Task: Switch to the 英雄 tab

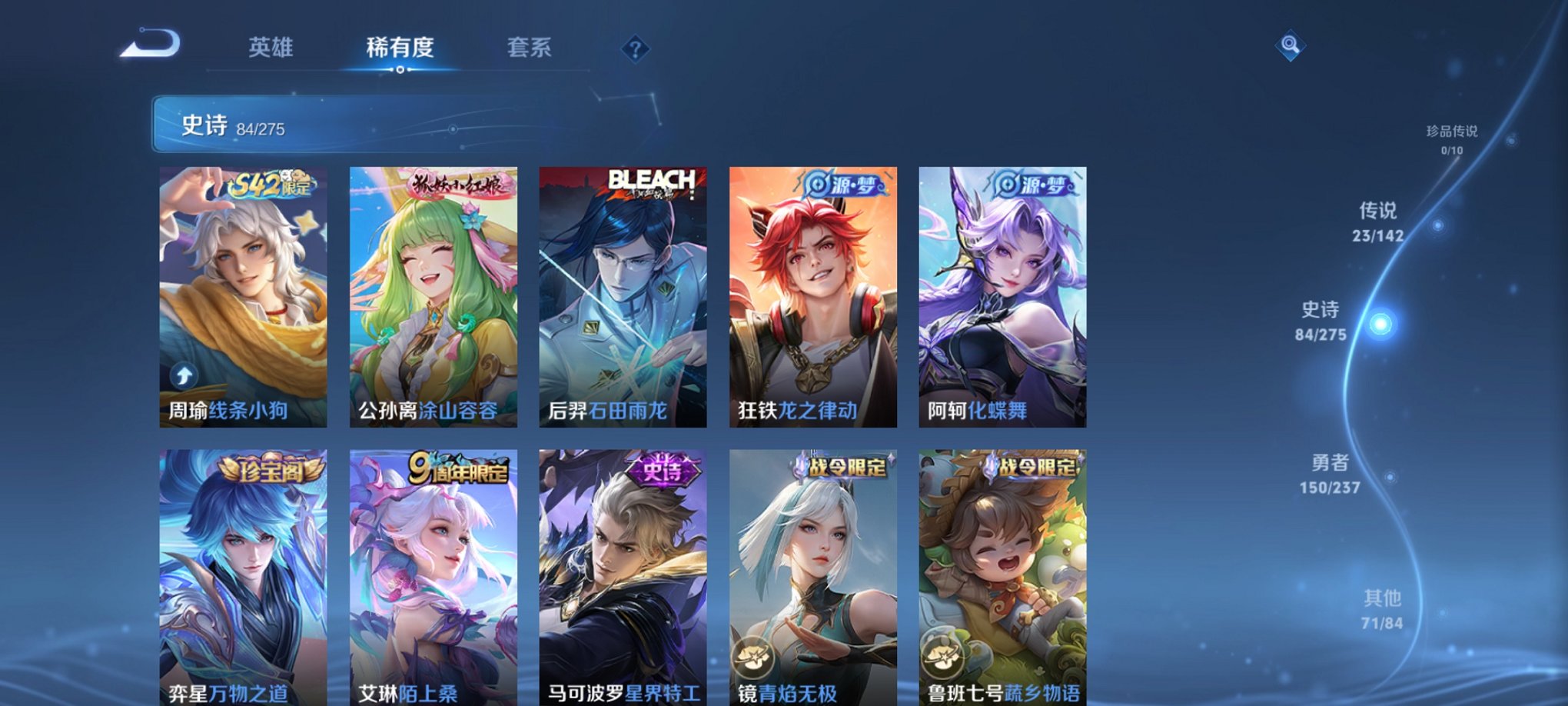Action: point(271,48)
